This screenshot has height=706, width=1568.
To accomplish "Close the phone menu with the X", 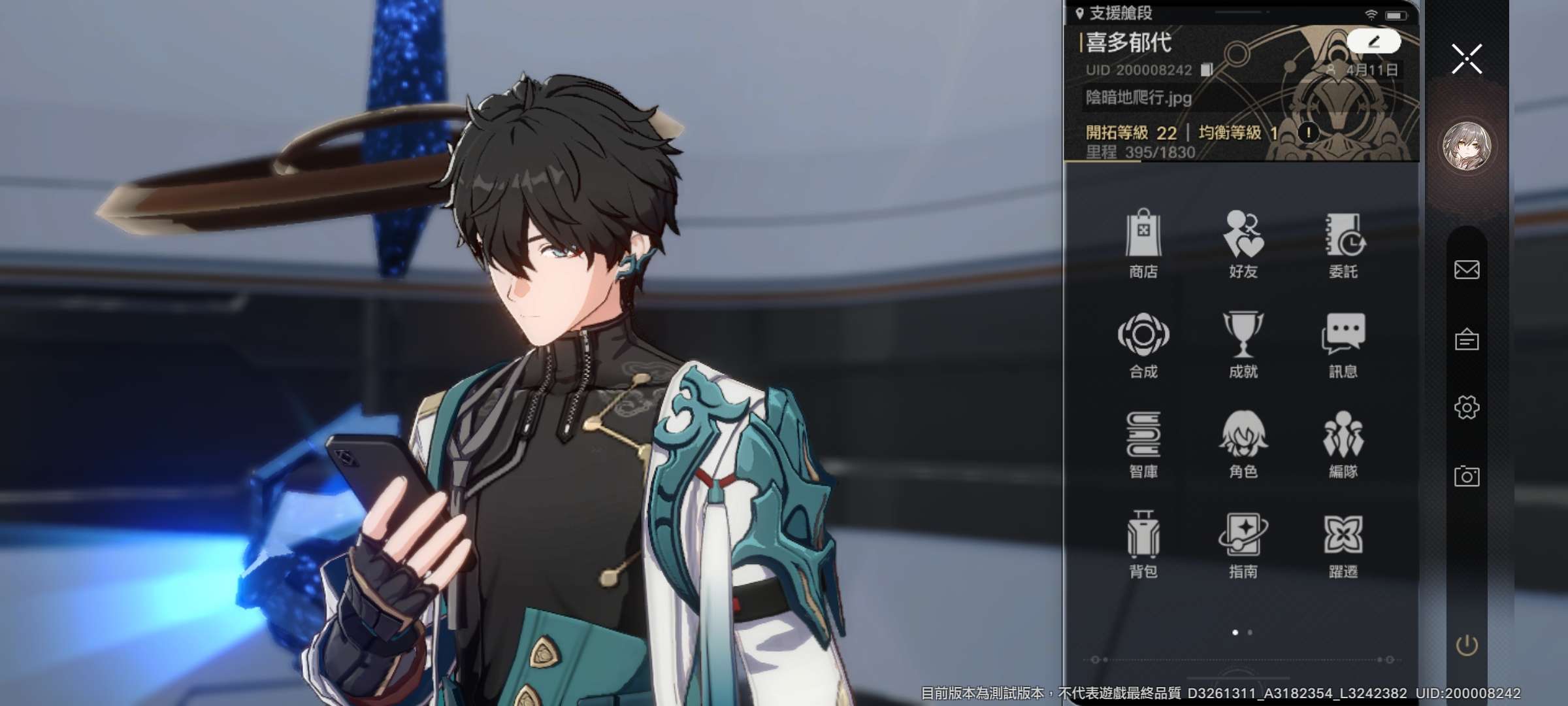I will 1467,59.
